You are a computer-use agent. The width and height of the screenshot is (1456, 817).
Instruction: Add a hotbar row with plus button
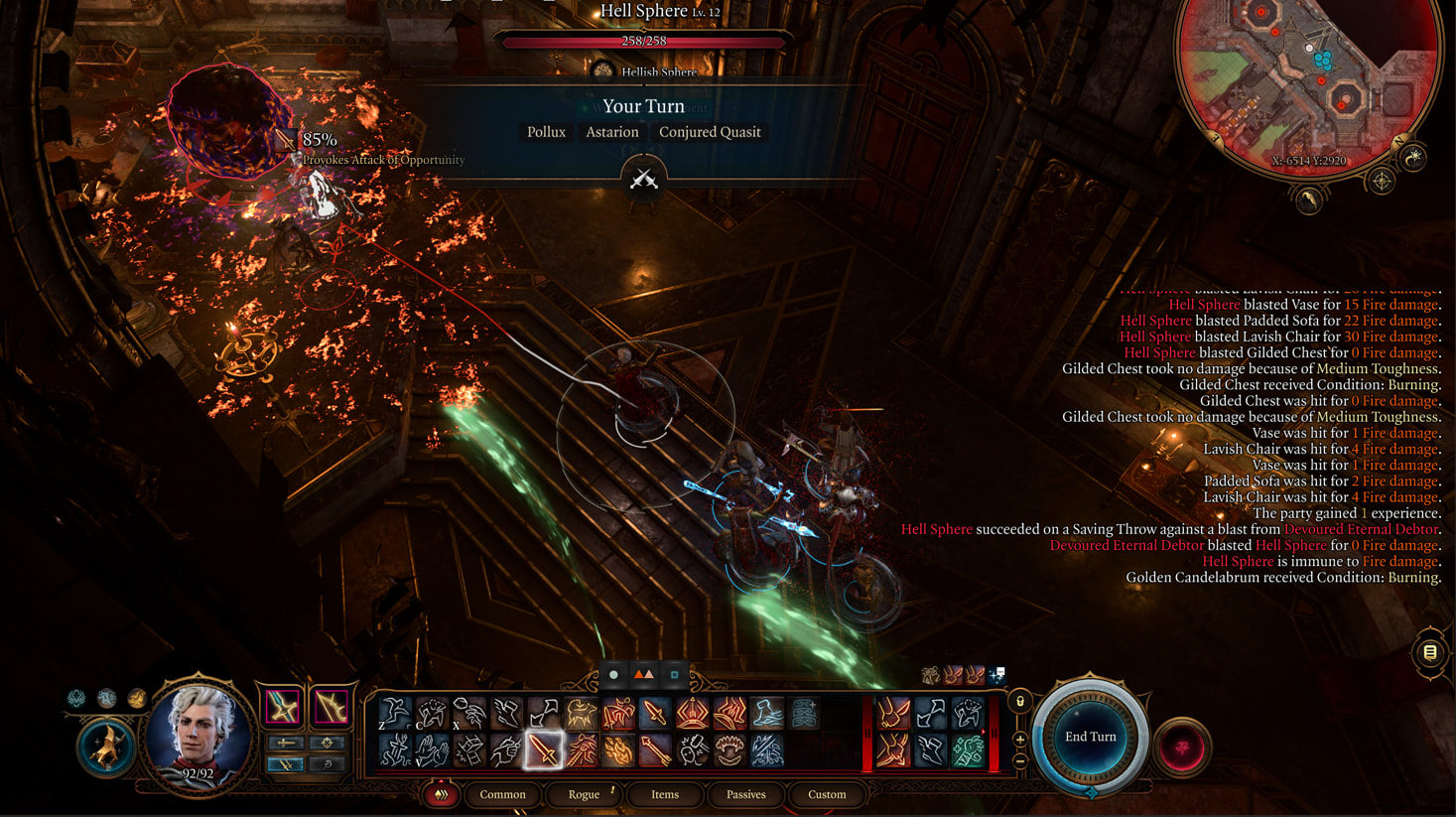pyautogui.click(x=1019, y=740)
